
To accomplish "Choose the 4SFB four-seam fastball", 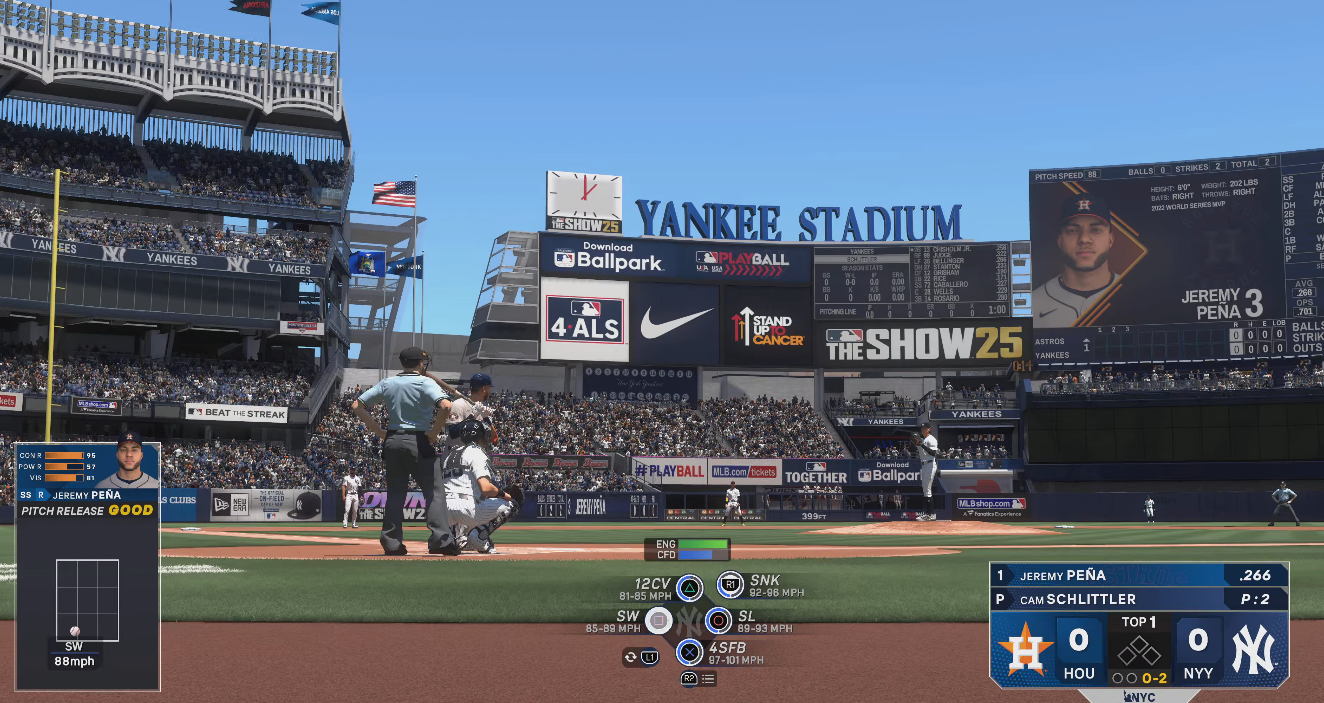I will click(689, 653).
